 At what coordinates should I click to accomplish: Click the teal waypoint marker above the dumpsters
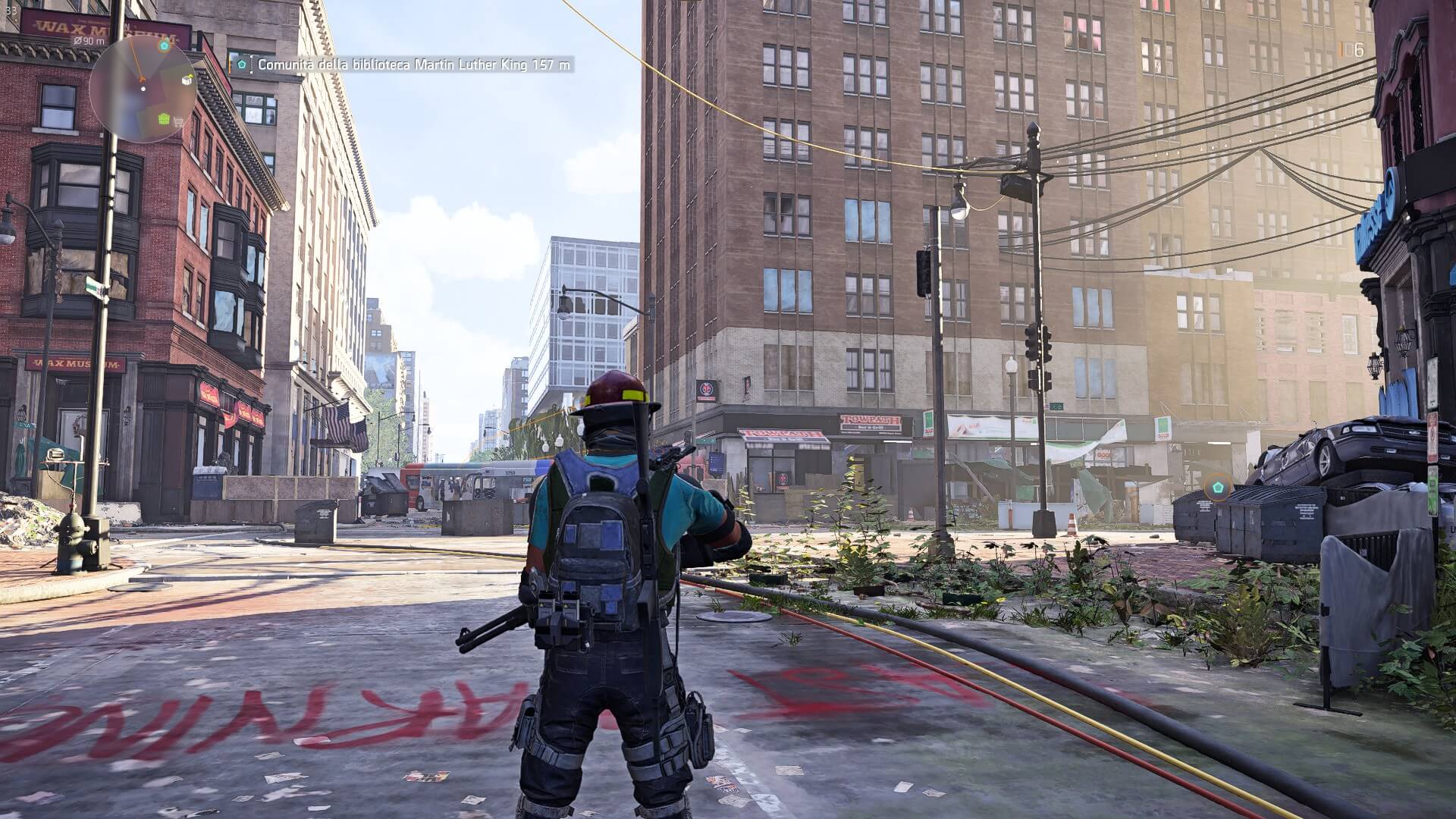(1219, 485)
